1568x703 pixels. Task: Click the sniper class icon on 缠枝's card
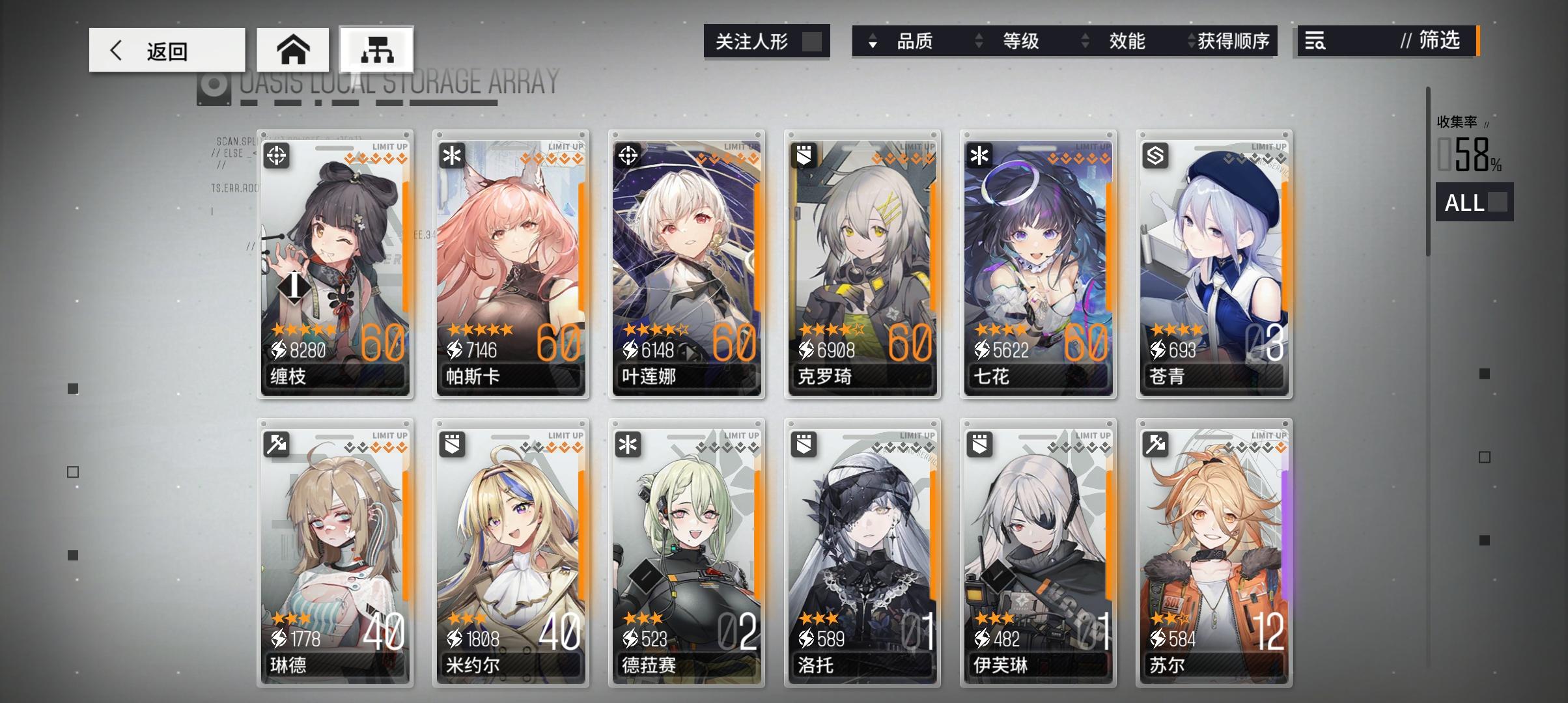click(x=276, y=154)
